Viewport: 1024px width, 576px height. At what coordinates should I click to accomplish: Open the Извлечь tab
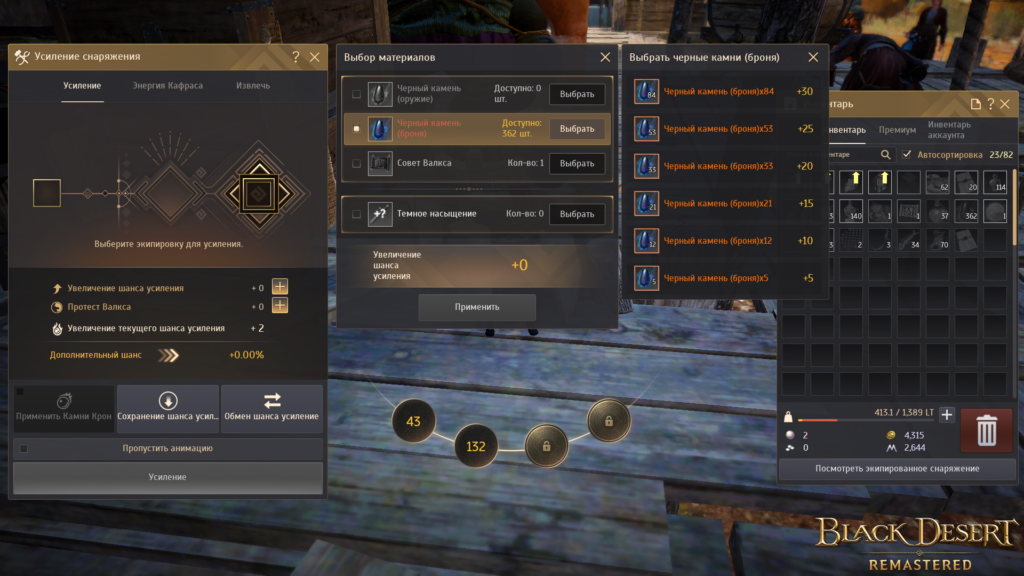coord(252,86)
